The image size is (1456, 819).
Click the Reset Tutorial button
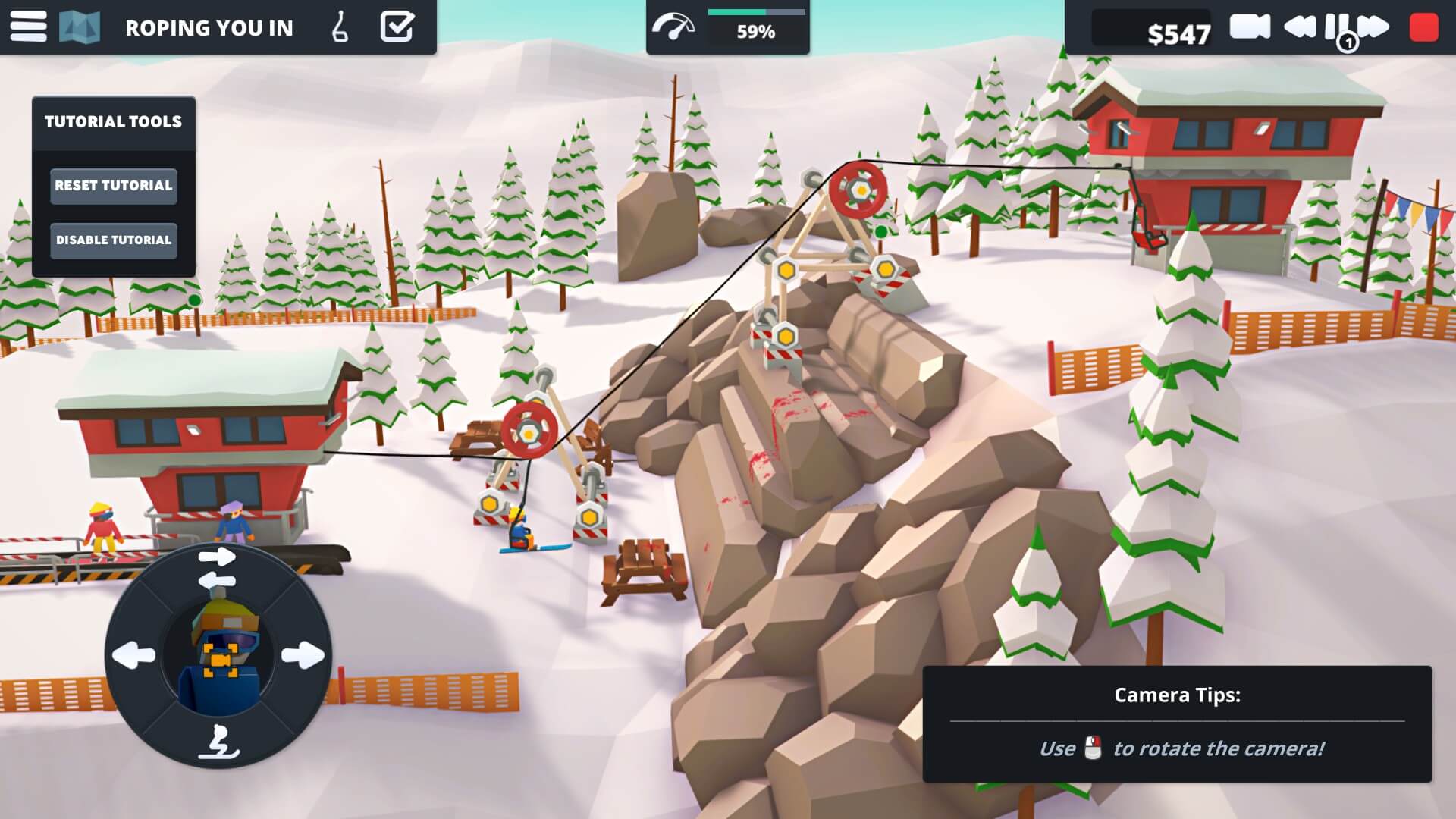114,186
